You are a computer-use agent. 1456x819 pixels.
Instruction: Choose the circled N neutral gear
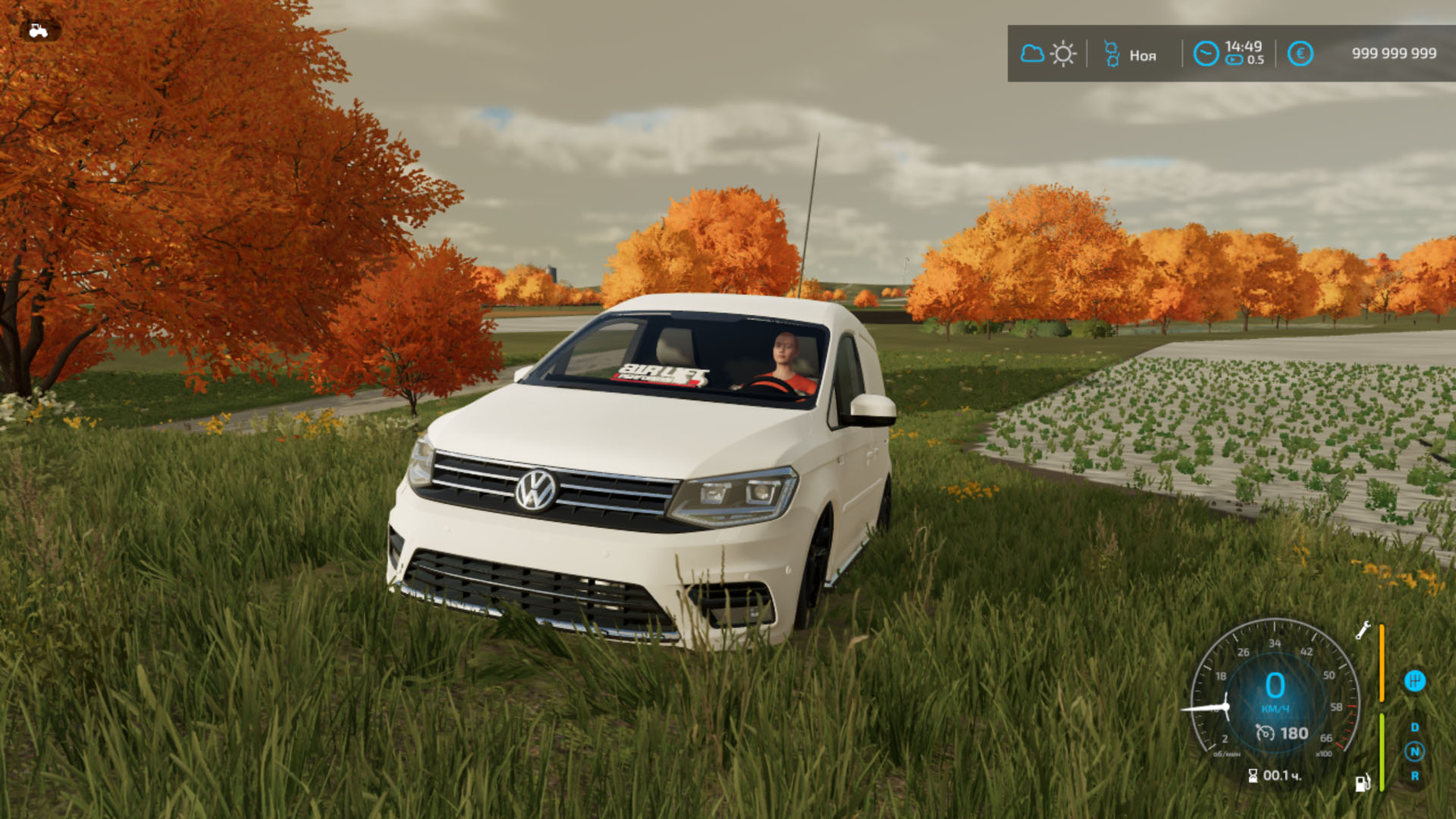tap(1415, 752)
